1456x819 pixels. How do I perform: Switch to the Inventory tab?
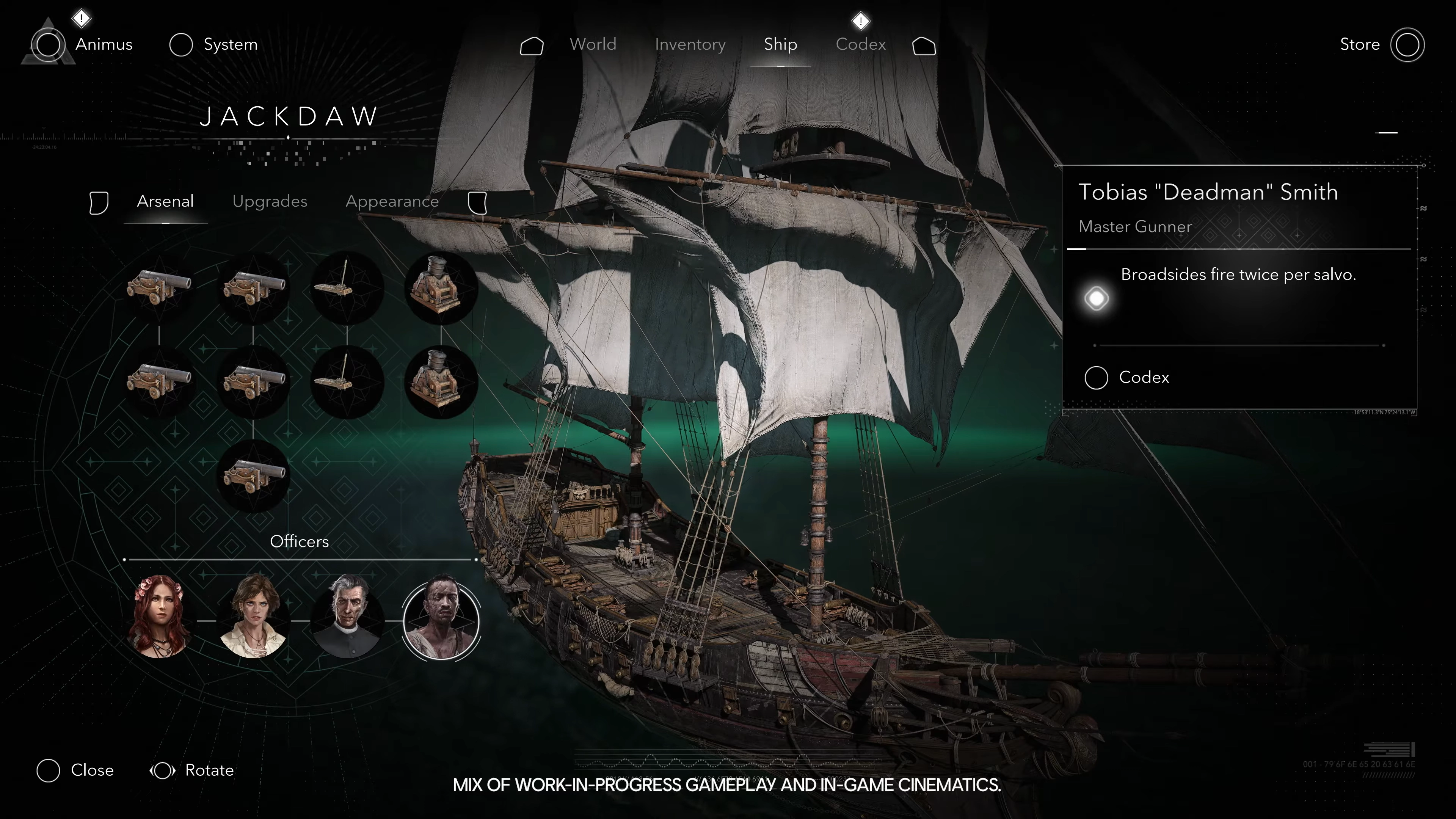690,44
